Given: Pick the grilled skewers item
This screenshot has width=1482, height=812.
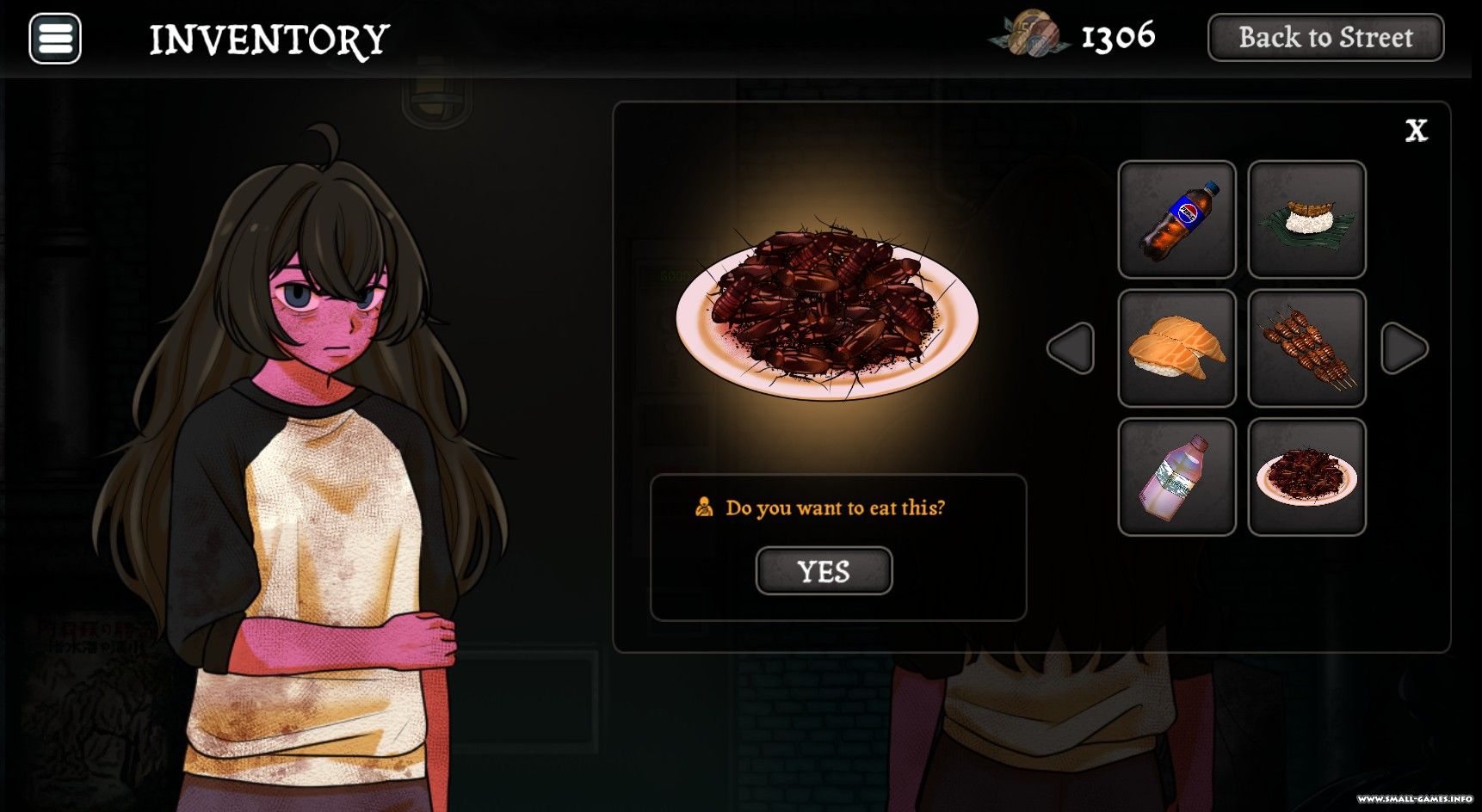Looking at the screenshot, I should click(1306, 348).
